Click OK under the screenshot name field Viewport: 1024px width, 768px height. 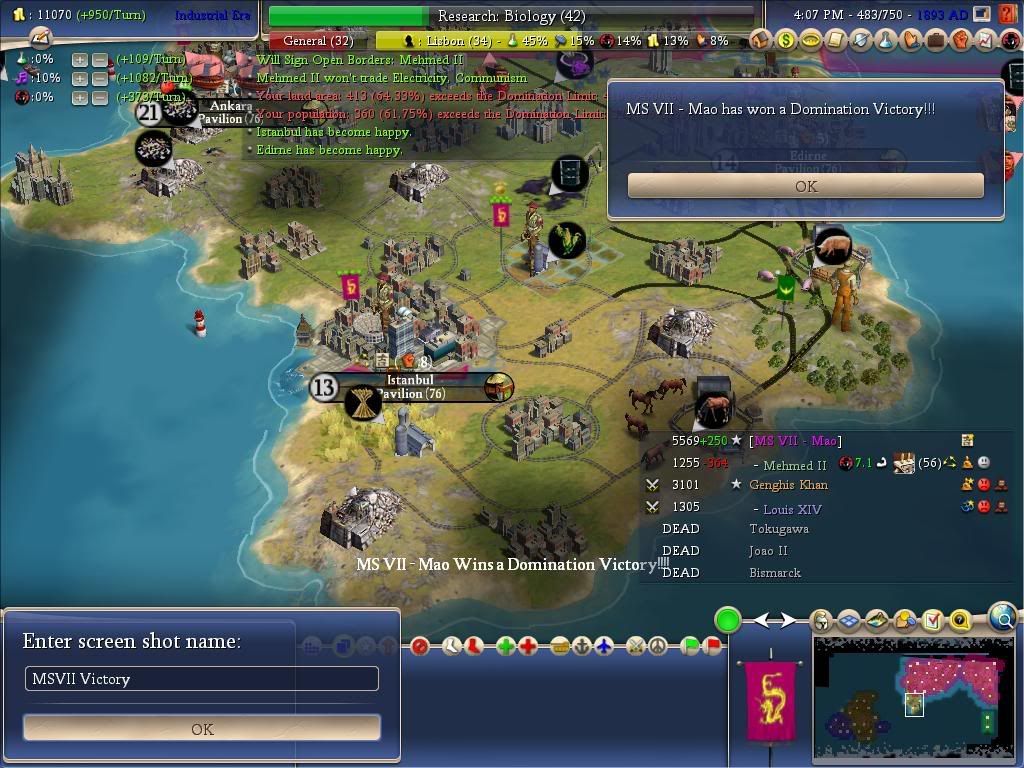point(202,728)
